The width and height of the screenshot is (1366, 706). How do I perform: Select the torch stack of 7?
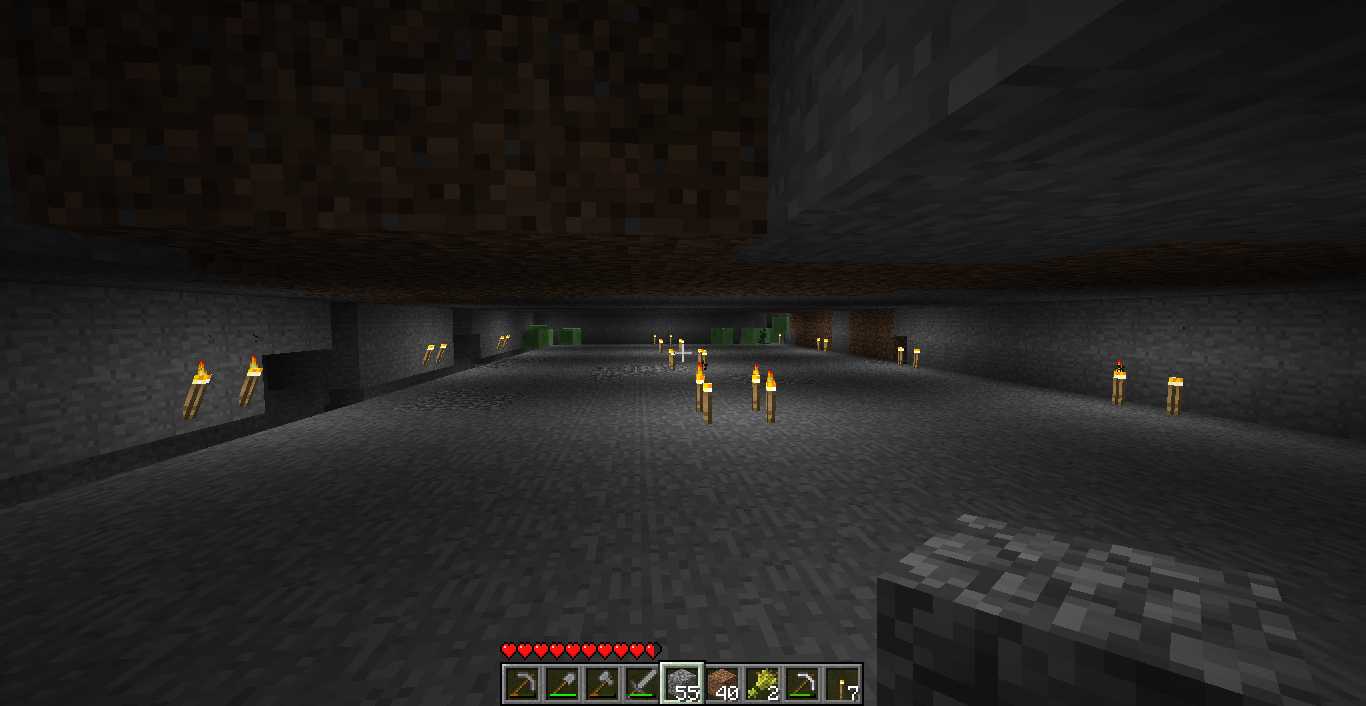[x=842, y=684]
